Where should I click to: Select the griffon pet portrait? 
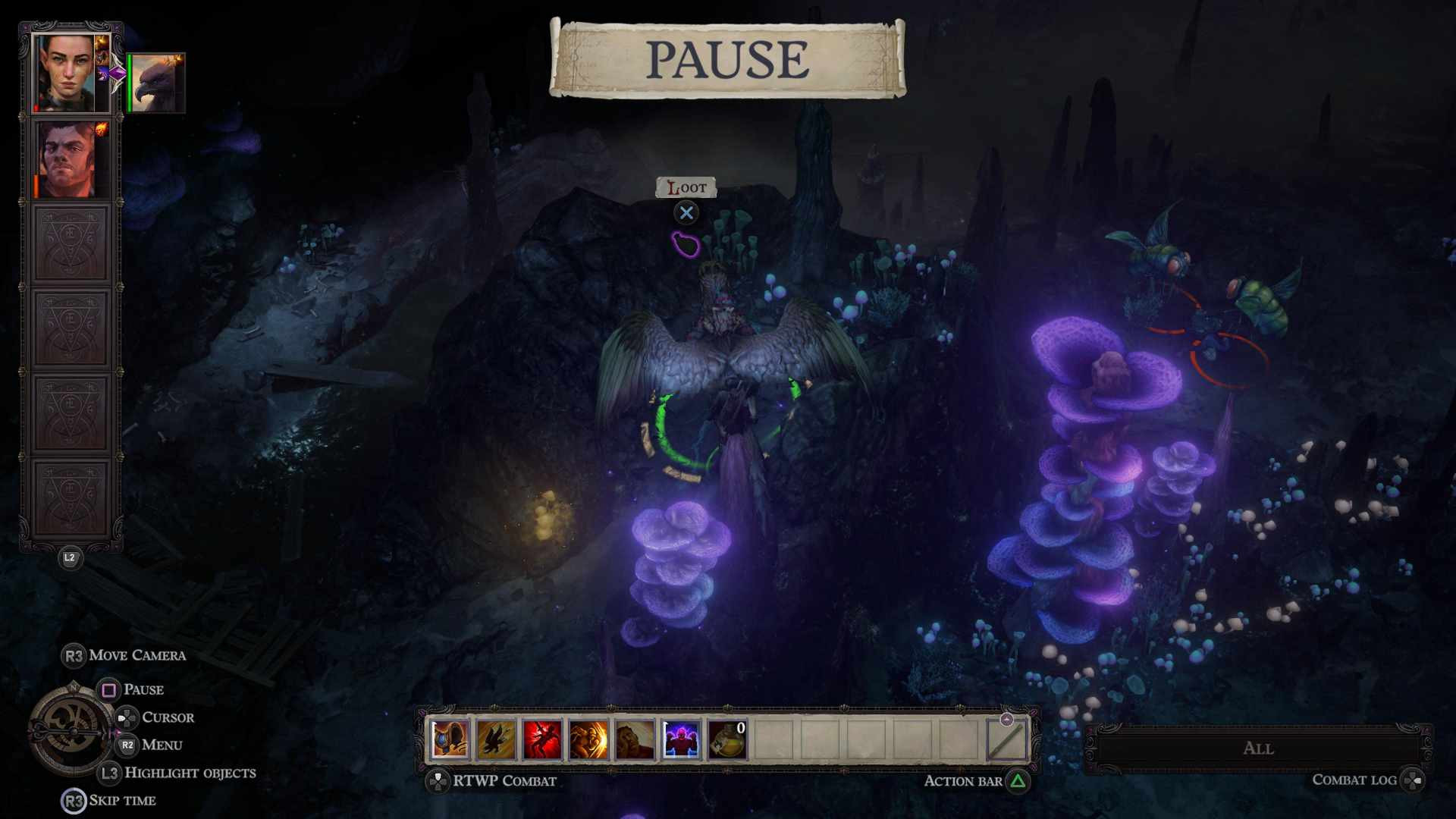(x=158, y=83)
